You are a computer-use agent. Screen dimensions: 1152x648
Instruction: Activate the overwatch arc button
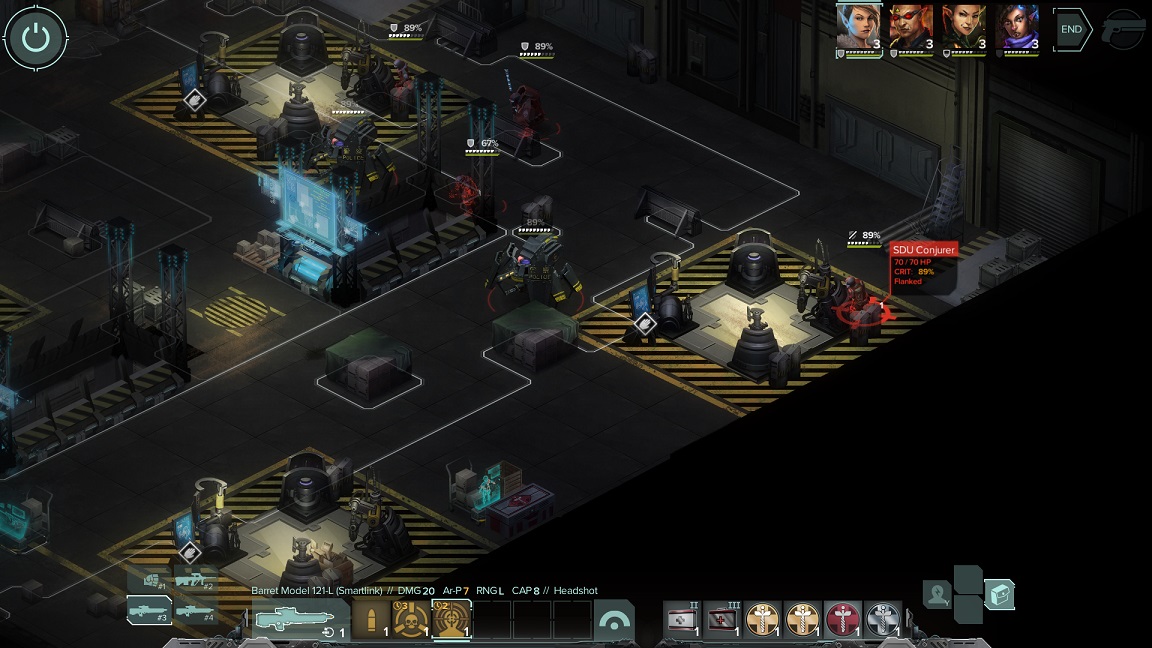614,621
